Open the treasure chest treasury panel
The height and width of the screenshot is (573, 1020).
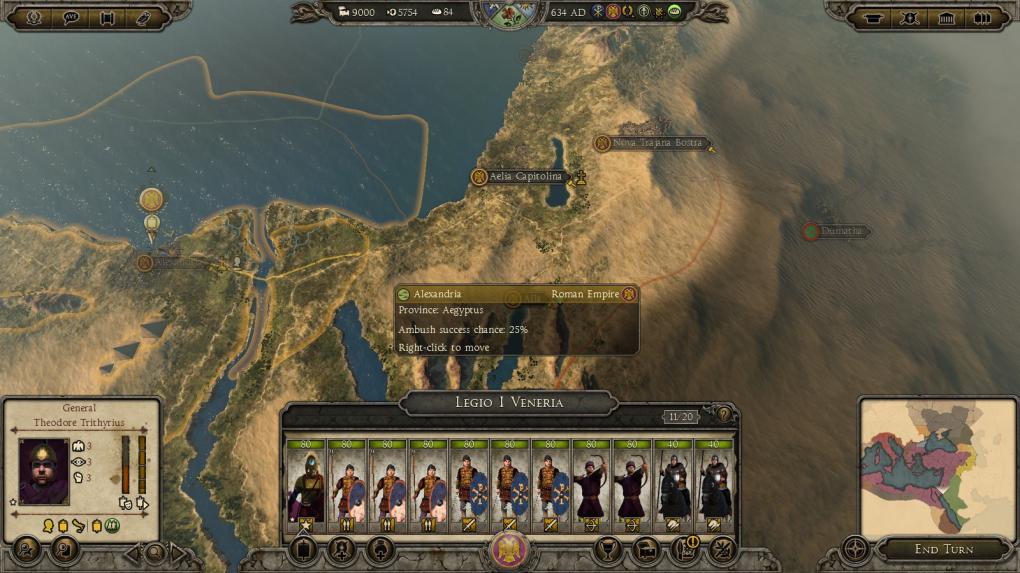(646, 549)
